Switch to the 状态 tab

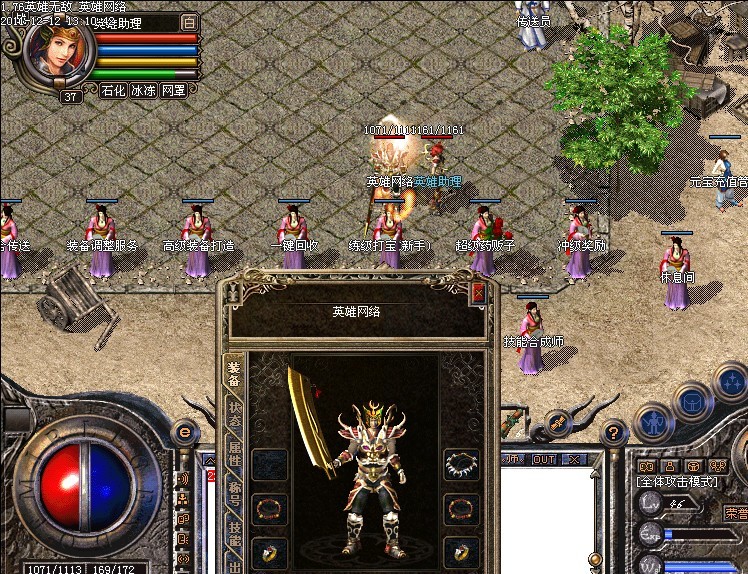pos(234,414)
